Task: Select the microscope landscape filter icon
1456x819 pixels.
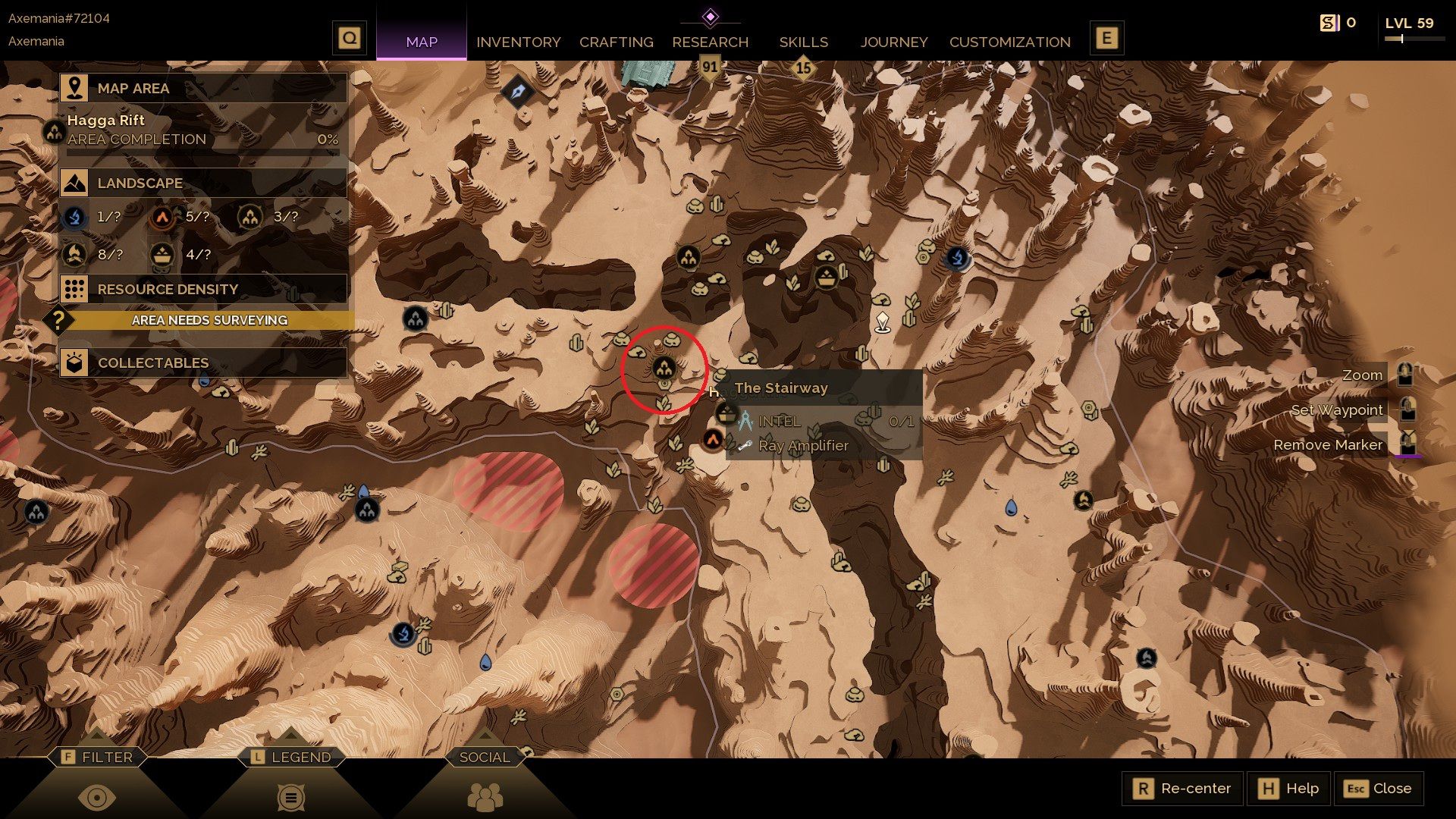Action: (x=74, y=217)
